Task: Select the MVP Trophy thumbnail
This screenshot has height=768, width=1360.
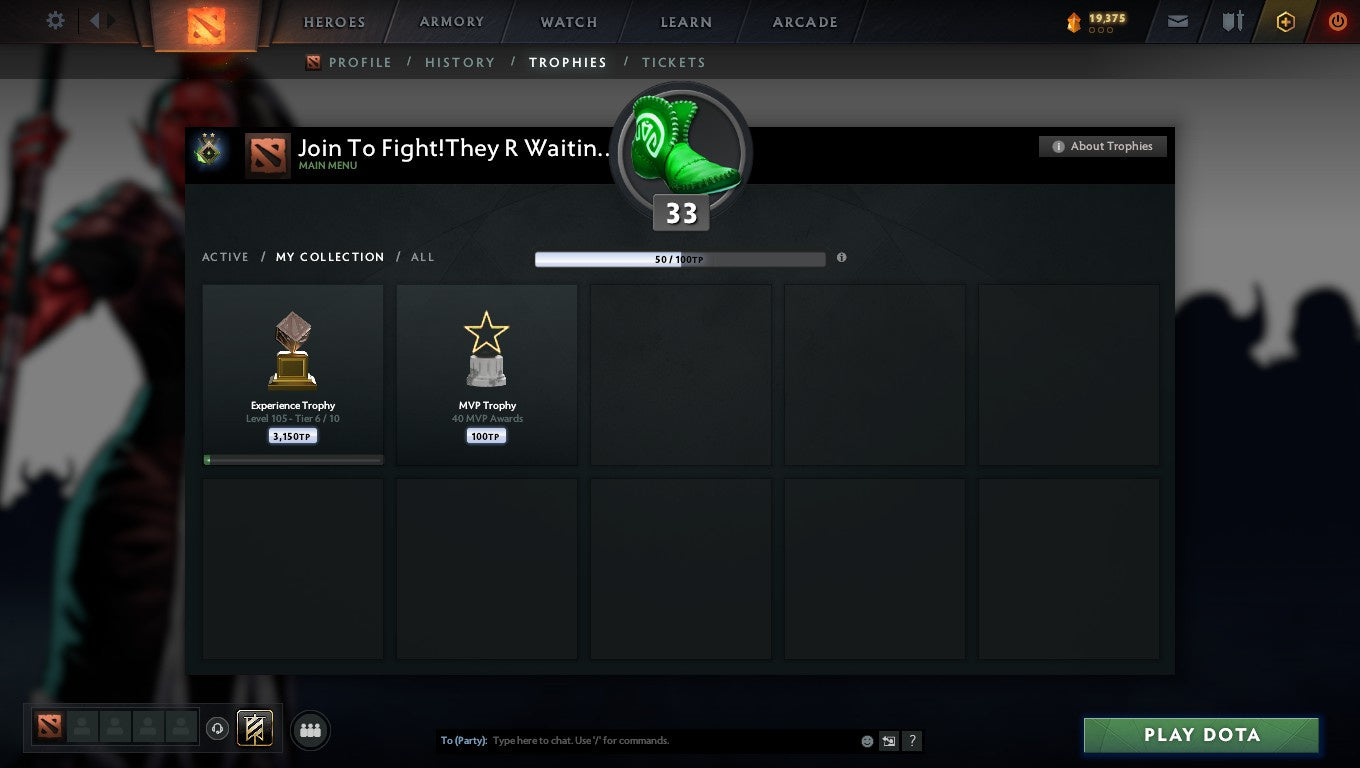Action: pyautogui.click(x=486, y=374)
